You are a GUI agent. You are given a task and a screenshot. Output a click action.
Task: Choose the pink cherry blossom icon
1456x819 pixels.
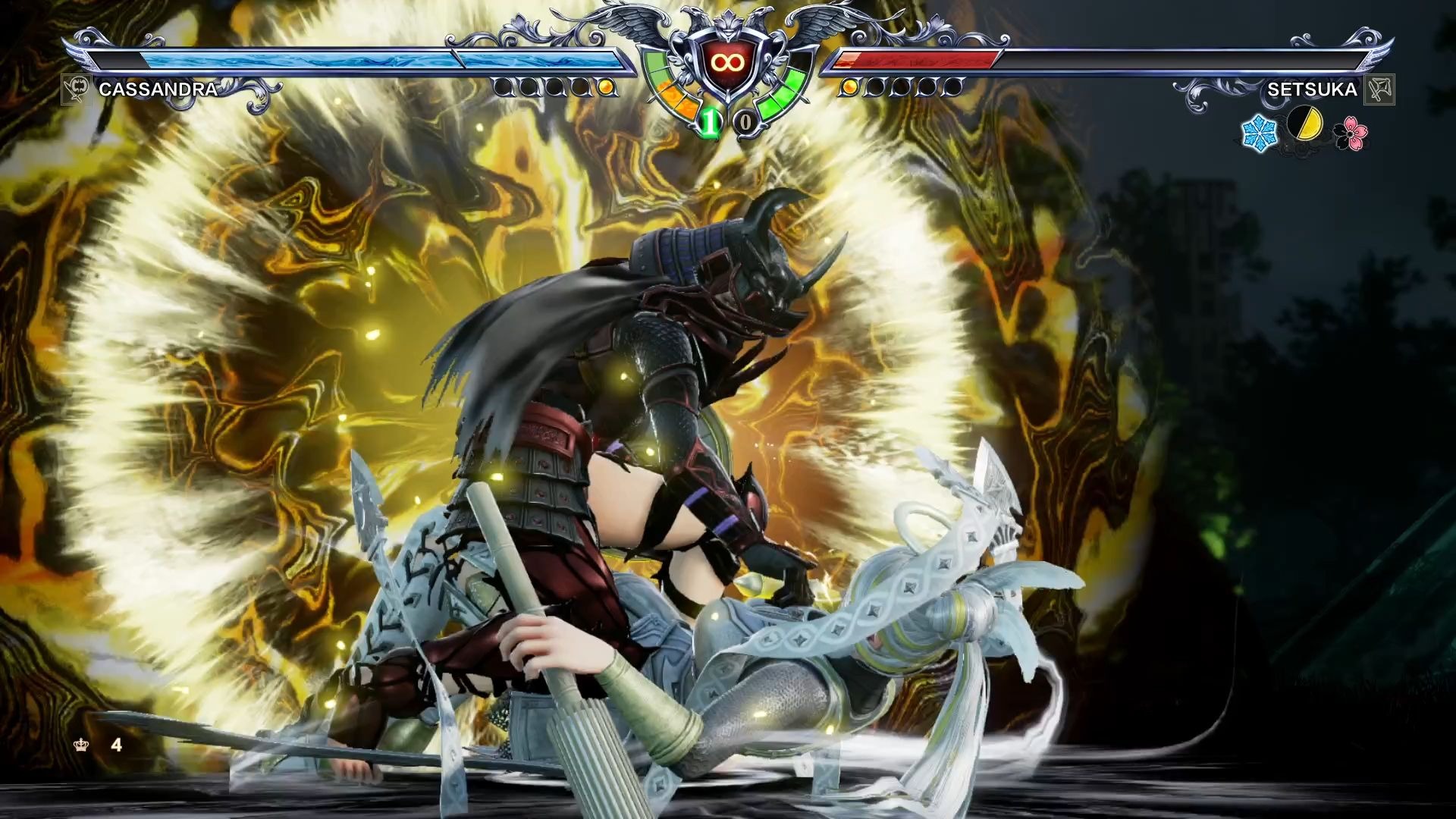click(1351, 133)
